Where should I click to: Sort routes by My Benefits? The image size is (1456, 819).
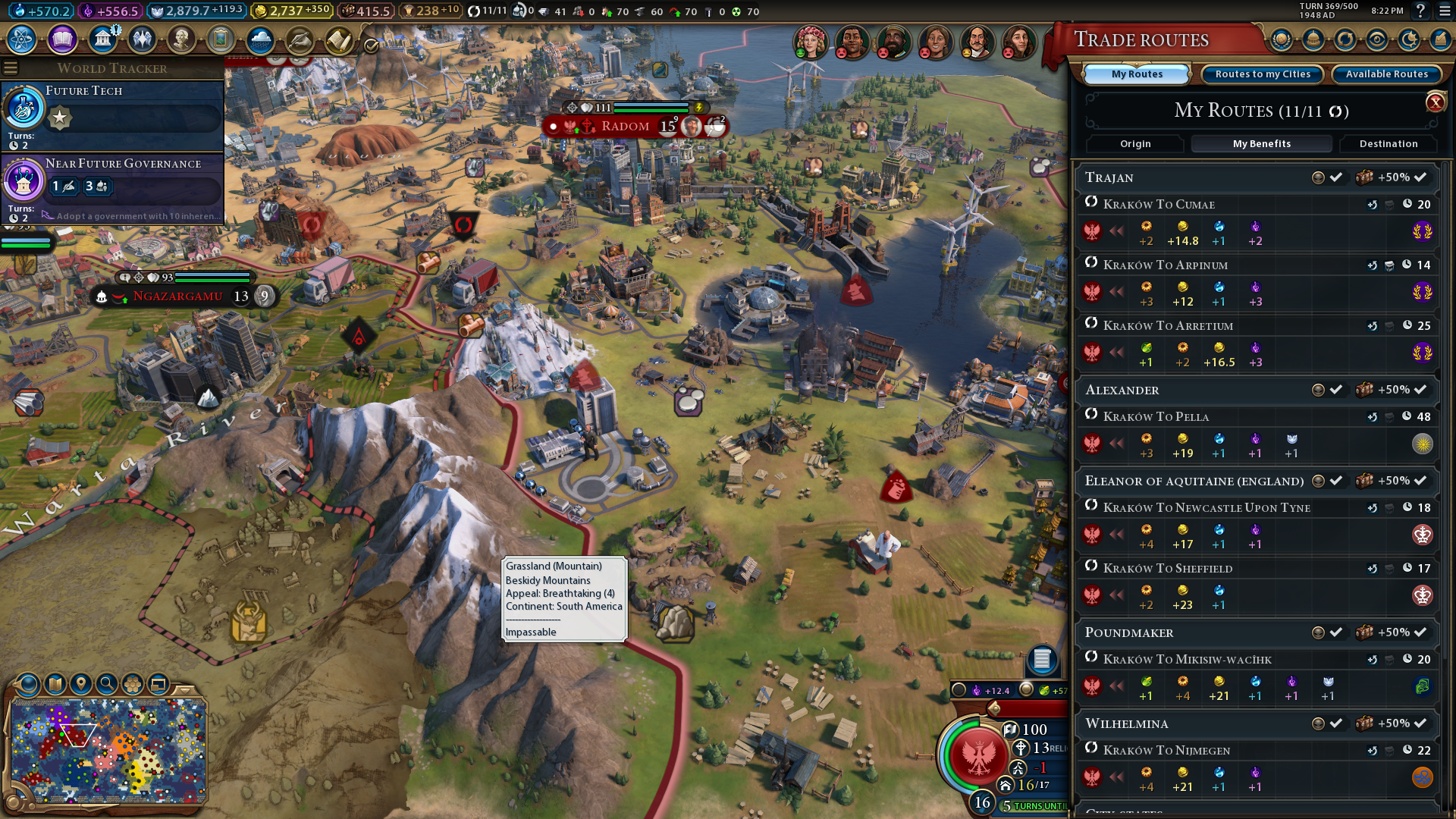pos(1261,144)
